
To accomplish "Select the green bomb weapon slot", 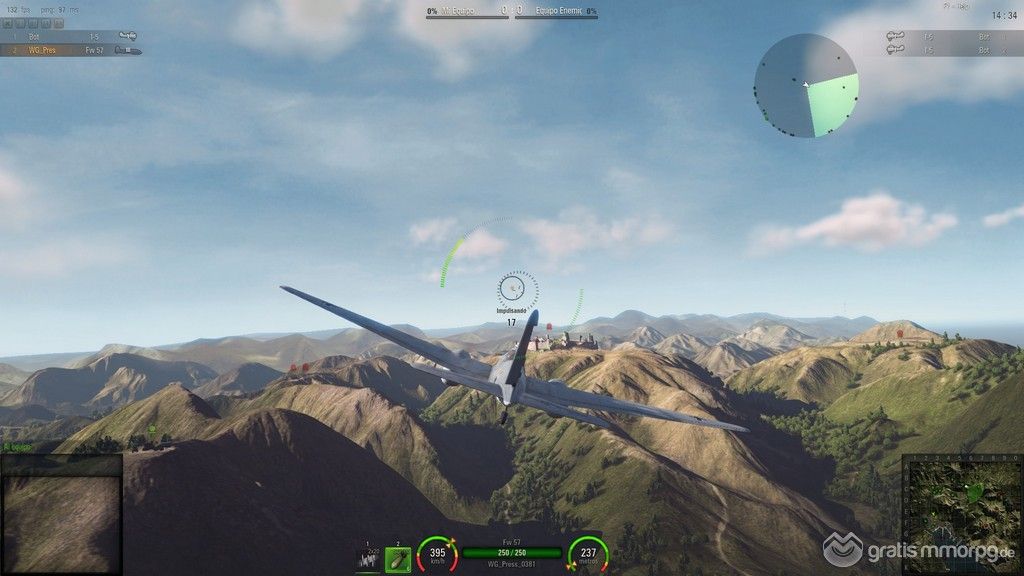I will pos(397,559).
